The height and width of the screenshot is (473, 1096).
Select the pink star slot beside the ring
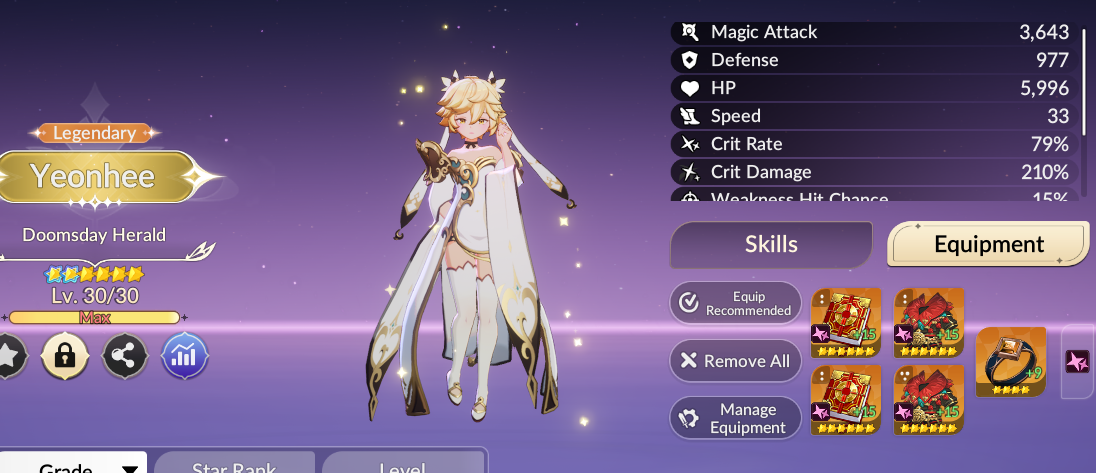(x=1078, y=362)
